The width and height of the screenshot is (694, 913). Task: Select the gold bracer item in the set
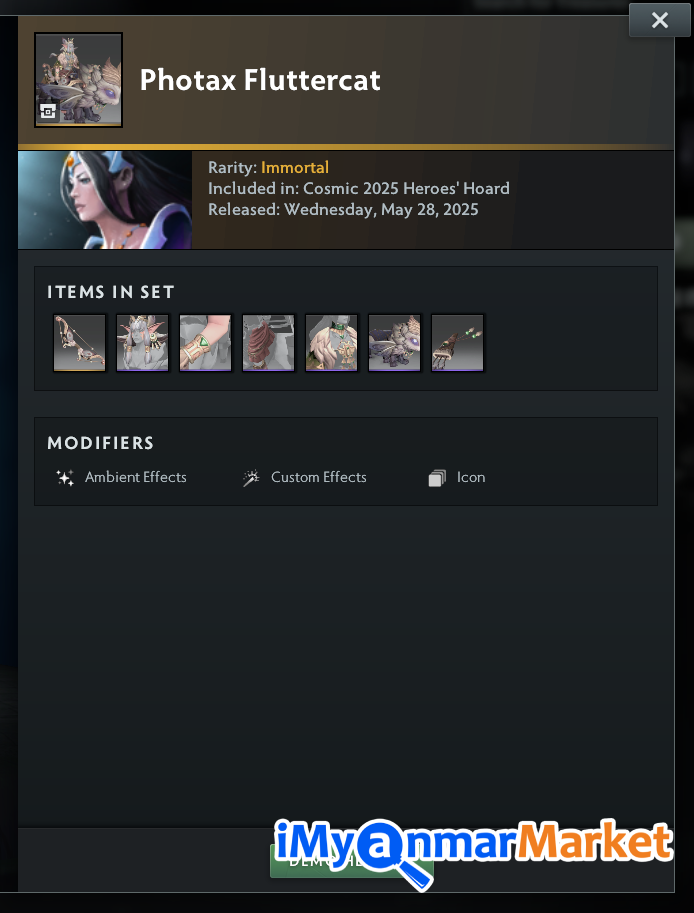point(205,343)
